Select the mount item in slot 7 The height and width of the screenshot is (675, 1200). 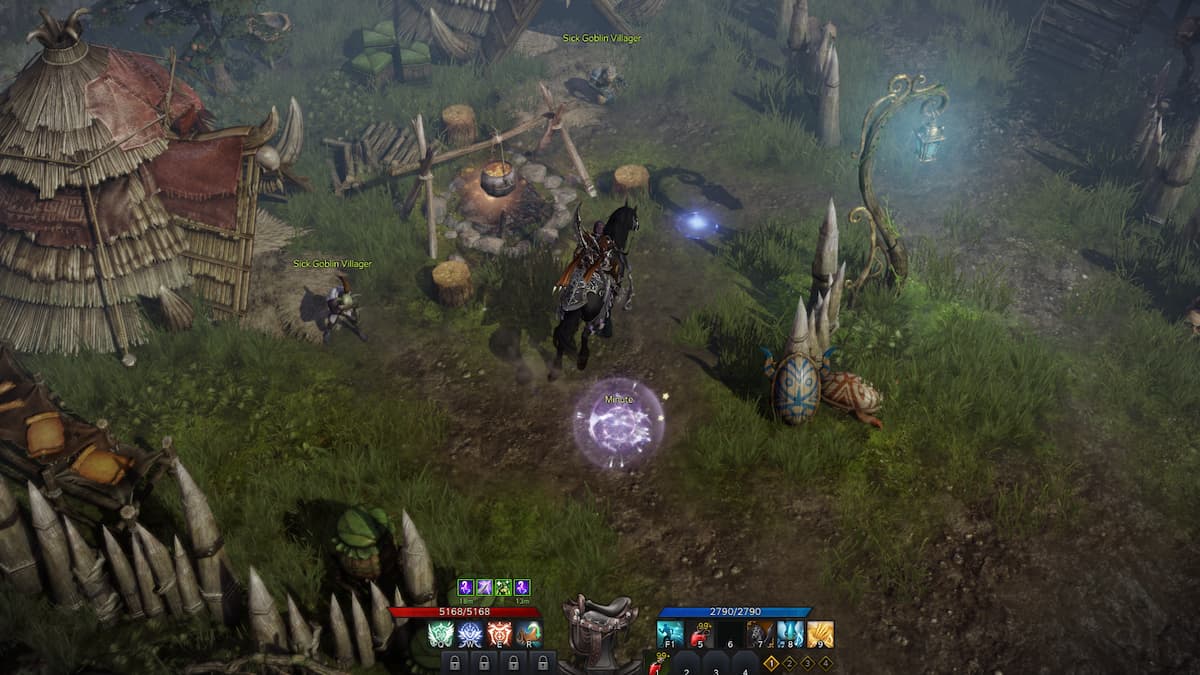[760, 634]
